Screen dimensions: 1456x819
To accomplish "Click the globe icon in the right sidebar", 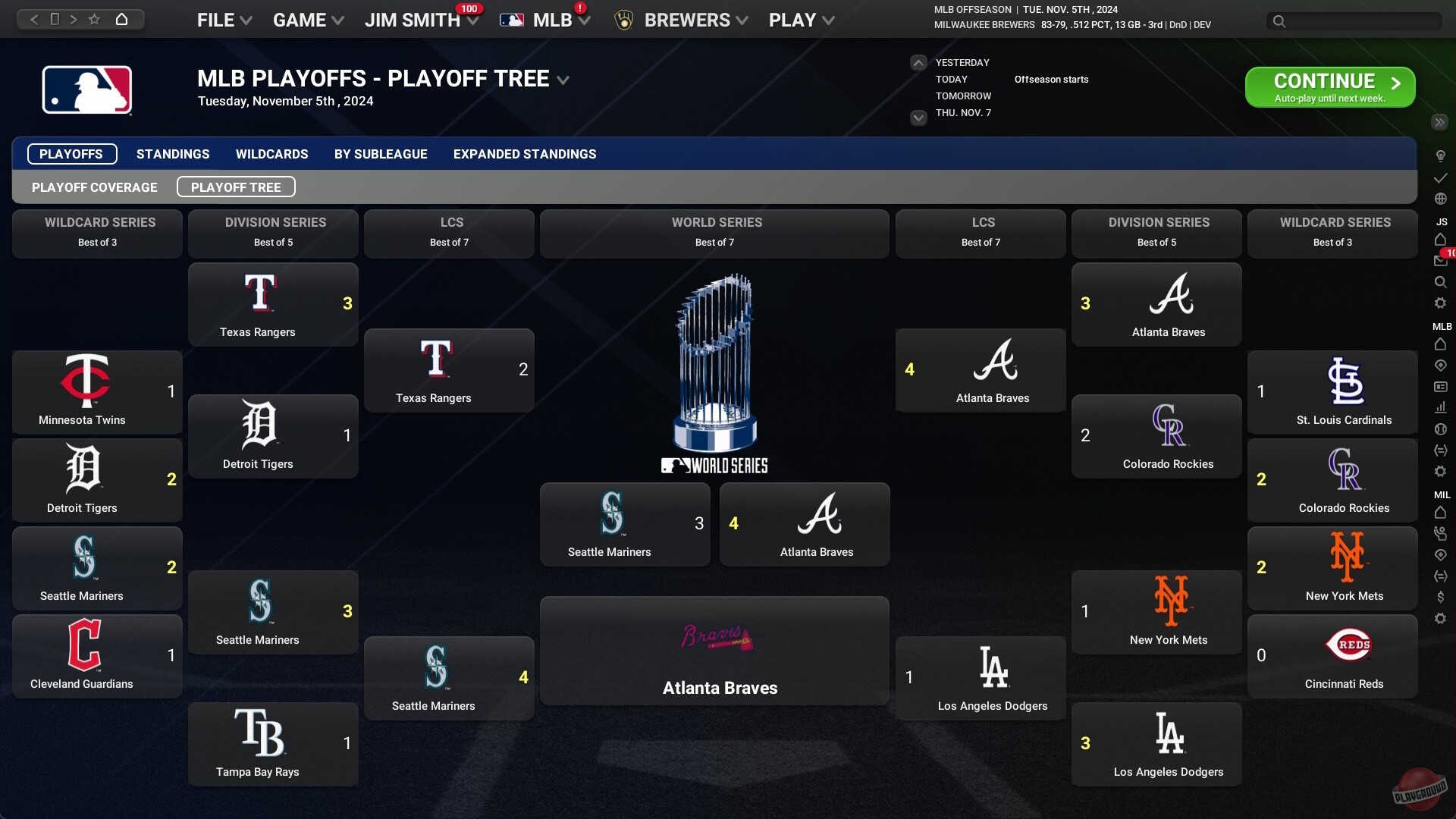I will 1441,199.
